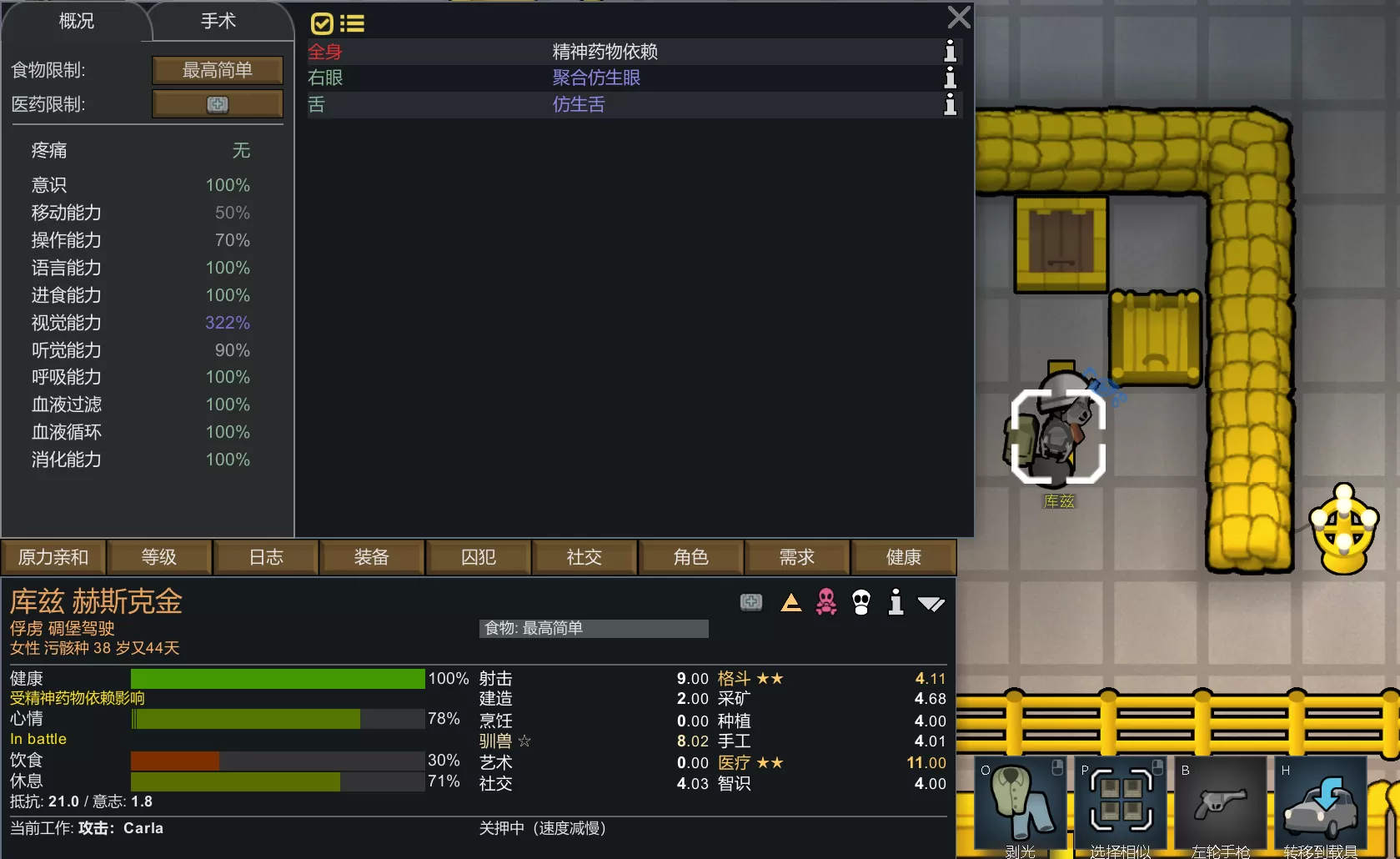Change food restriction 最高简单 button
Image resolution: width=1400 pixels, height=859 pixels.
pos(218,70)
